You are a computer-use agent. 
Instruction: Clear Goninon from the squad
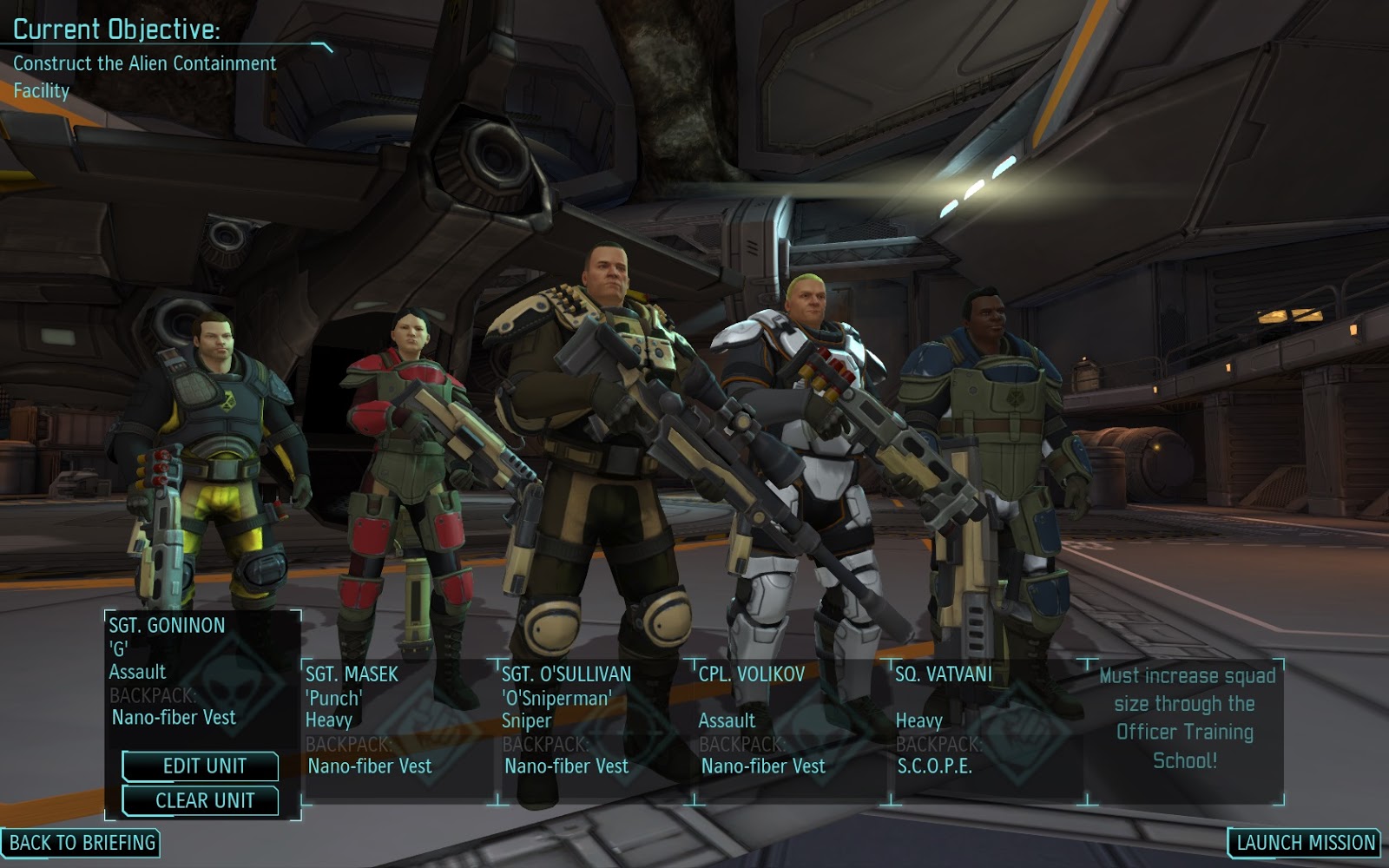pos(201,801)
